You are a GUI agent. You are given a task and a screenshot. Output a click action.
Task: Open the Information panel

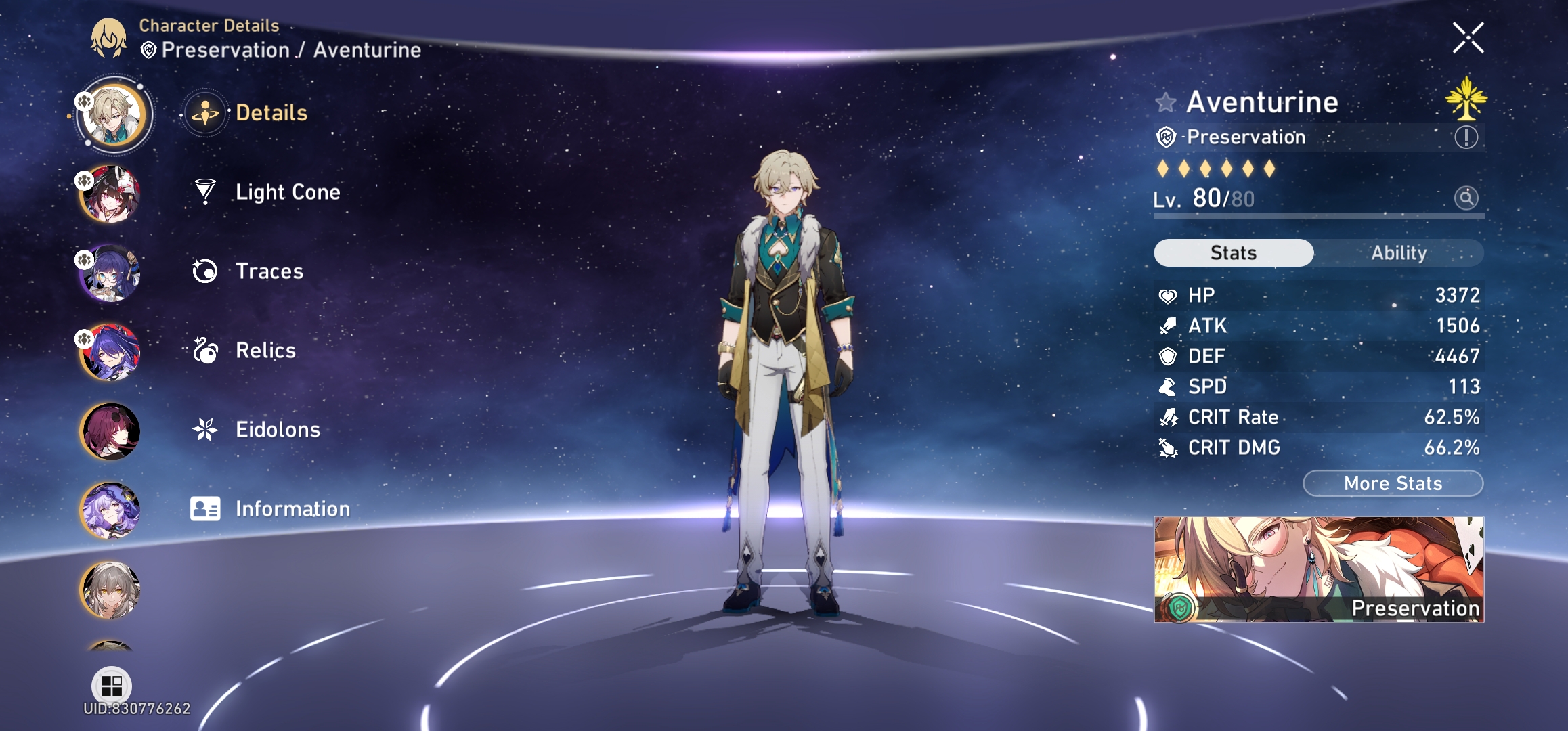[x=291, y=508]
